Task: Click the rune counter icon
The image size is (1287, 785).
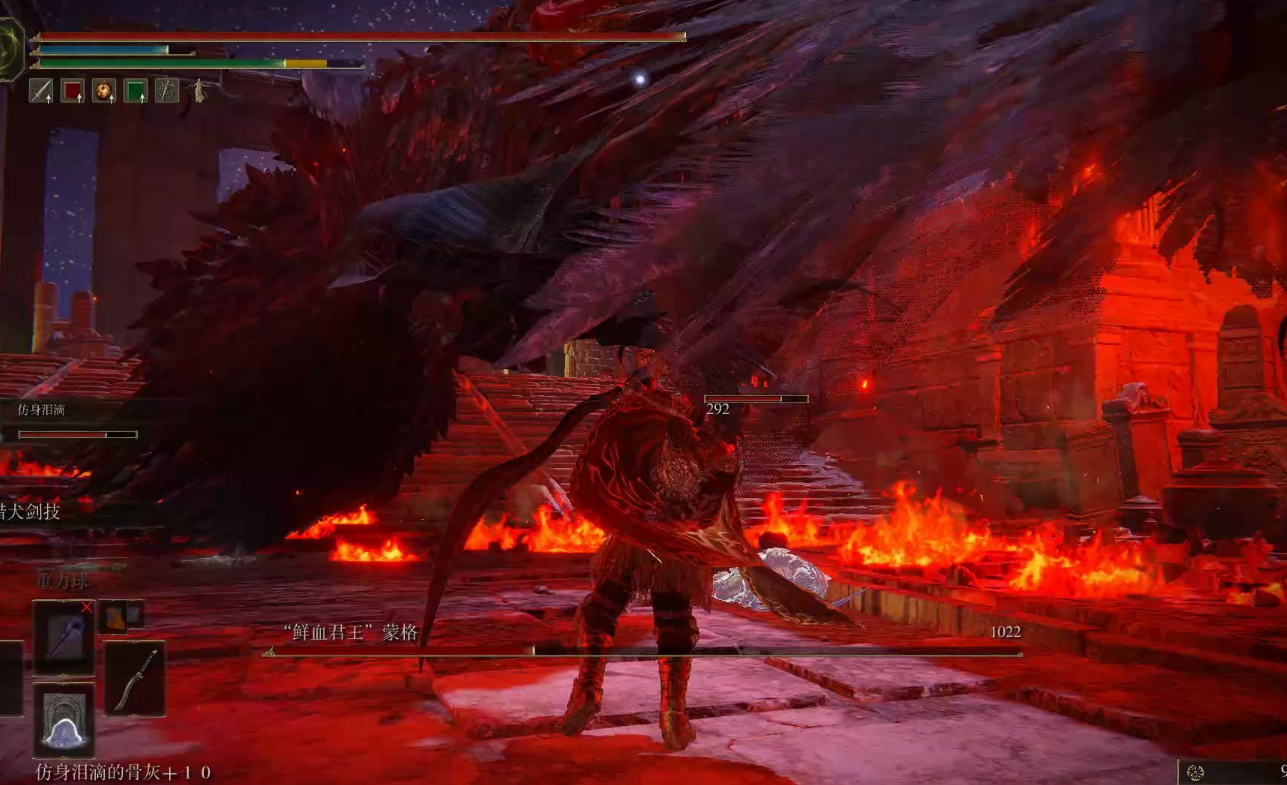Action: tap(1194, 772)
